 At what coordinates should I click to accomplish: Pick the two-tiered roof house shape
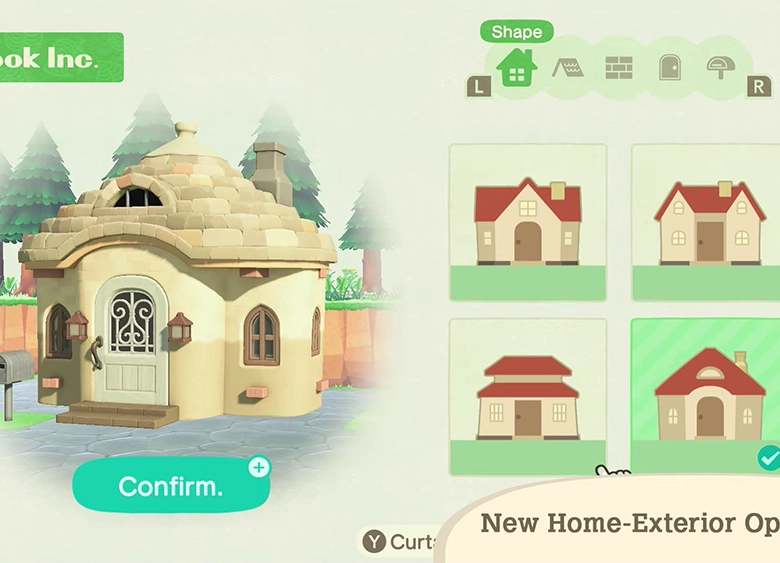point(527,396)
